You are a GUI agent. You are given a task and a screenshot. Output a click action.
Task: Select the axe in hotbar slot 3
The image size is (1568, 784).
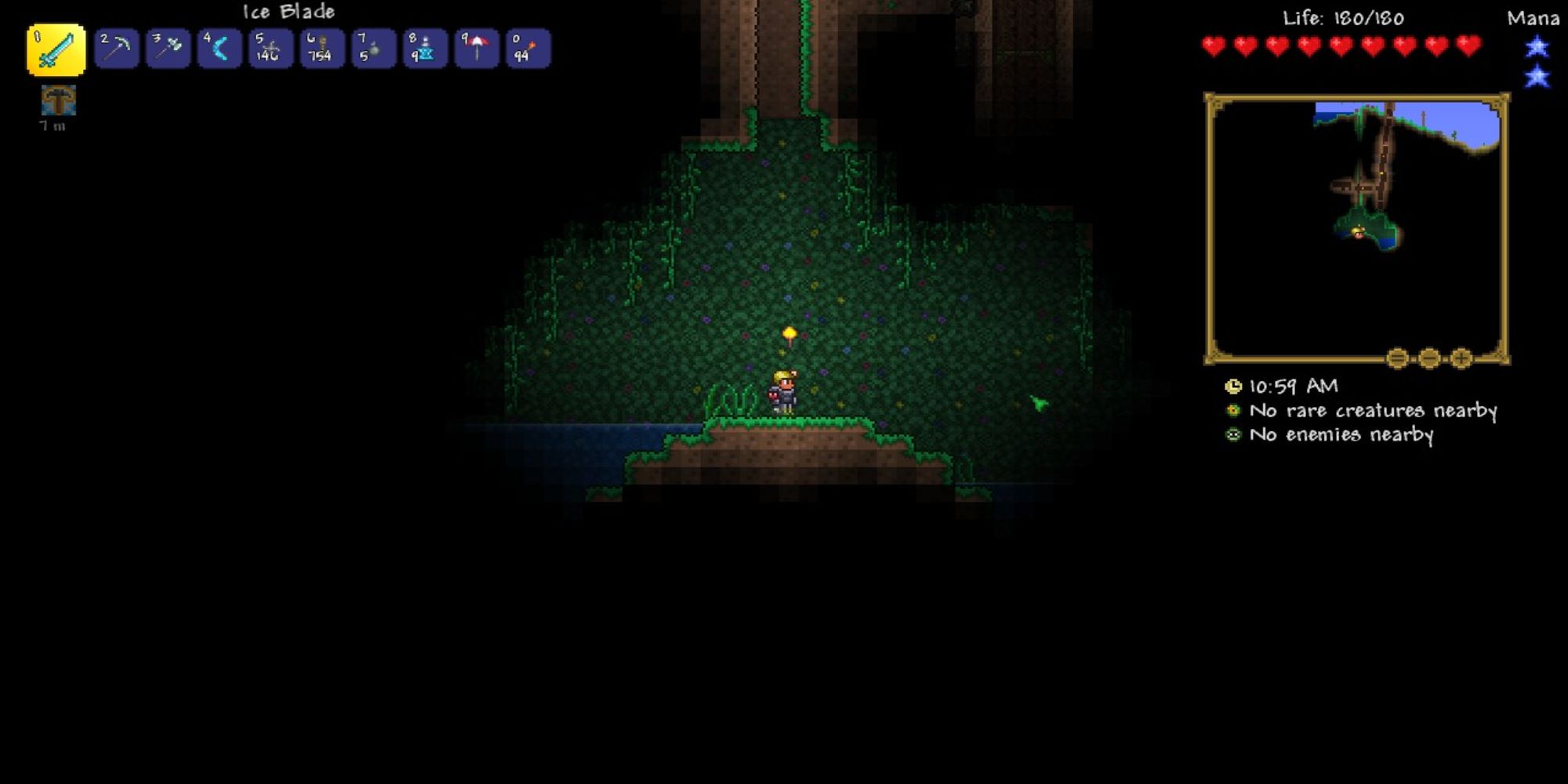pos(168,49)
